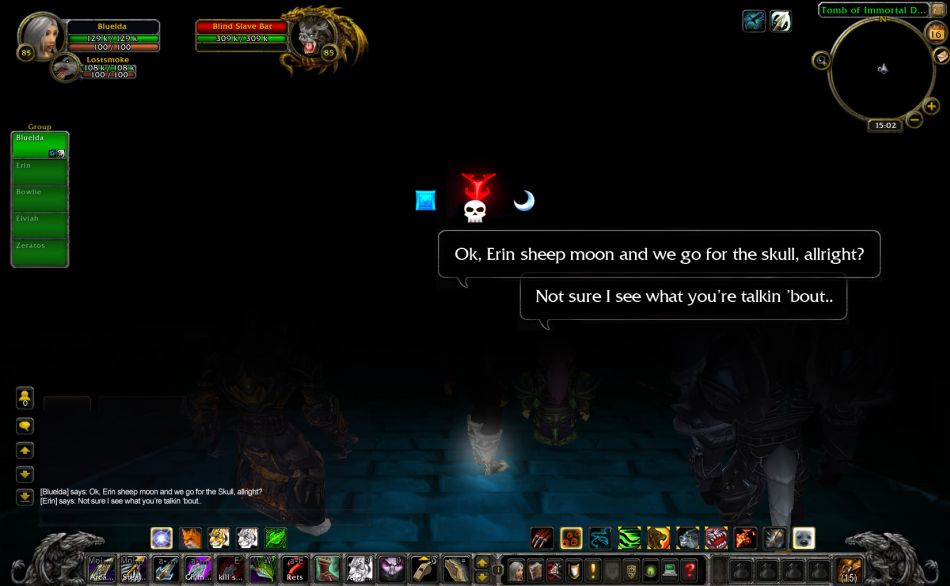
Task: Activate the green leaf aspect icon
Action: pos(275,539)
